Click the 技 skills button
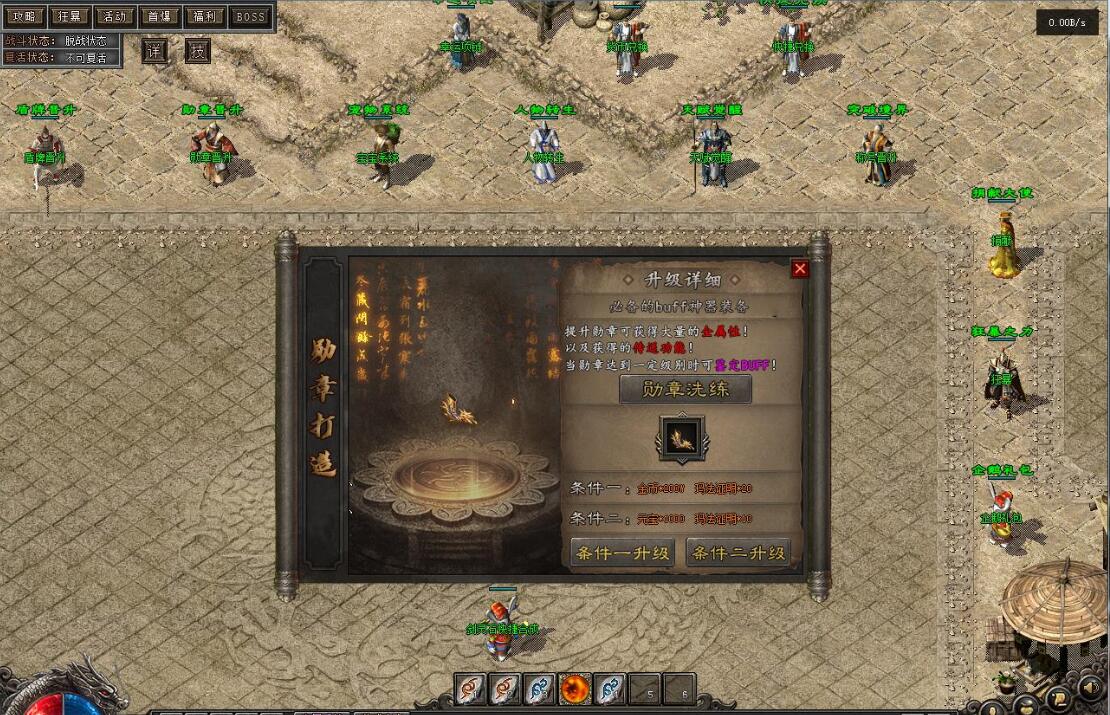Image resolution: width=1110 pixels, height=715 pixels. [197, 51]
